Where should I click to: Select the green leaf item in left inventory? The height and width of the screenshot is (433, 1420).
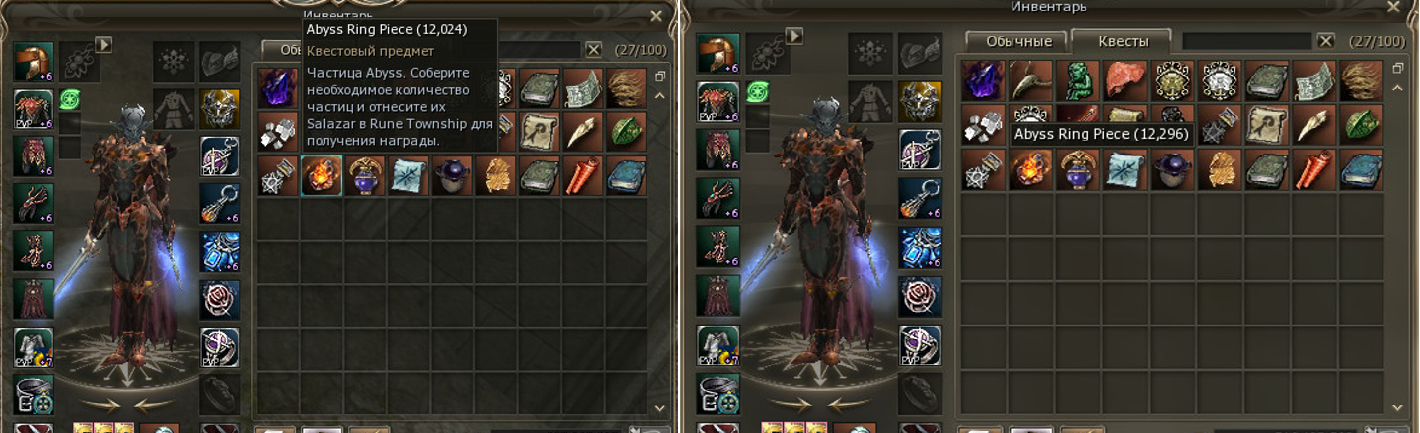pyautogui.click(x=626, y=132)
